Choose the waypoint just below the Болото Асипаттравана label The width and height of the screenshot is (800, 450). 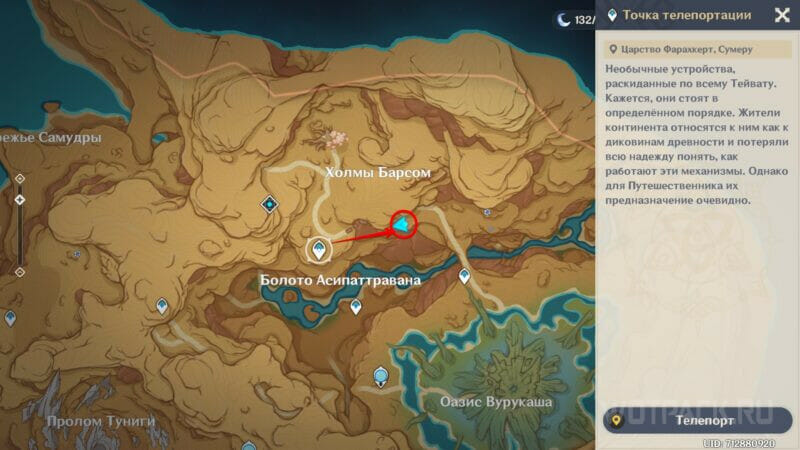pos(355,307)
